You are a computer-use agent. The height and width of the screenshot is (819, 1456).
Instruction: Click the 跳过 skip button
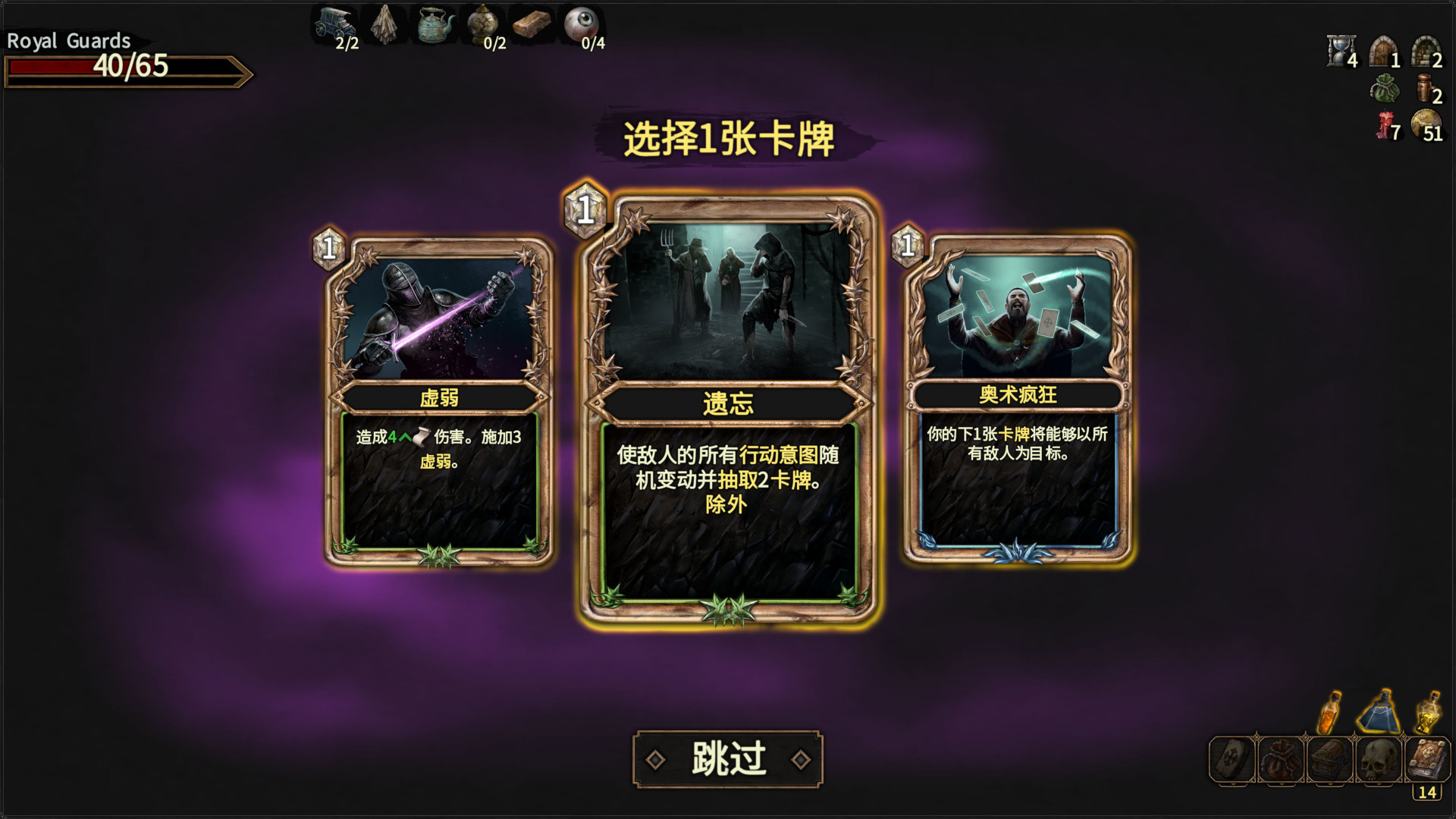pyautogui.click(x=728, y=758)
